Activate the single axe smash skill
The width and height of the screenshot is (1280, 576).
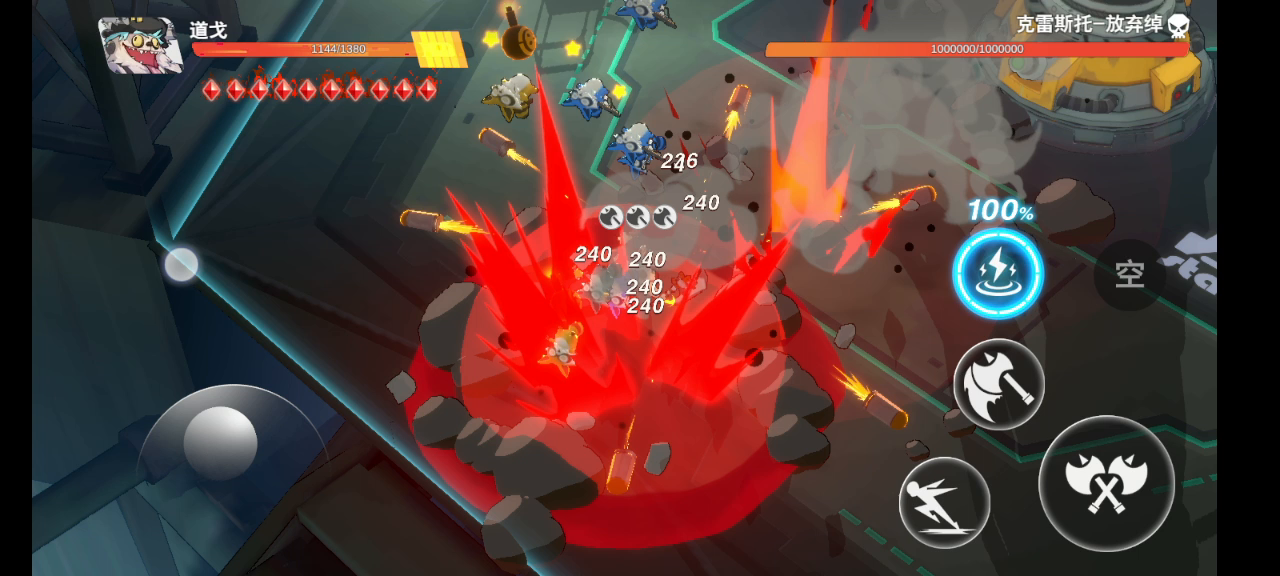tap(998, 384)
